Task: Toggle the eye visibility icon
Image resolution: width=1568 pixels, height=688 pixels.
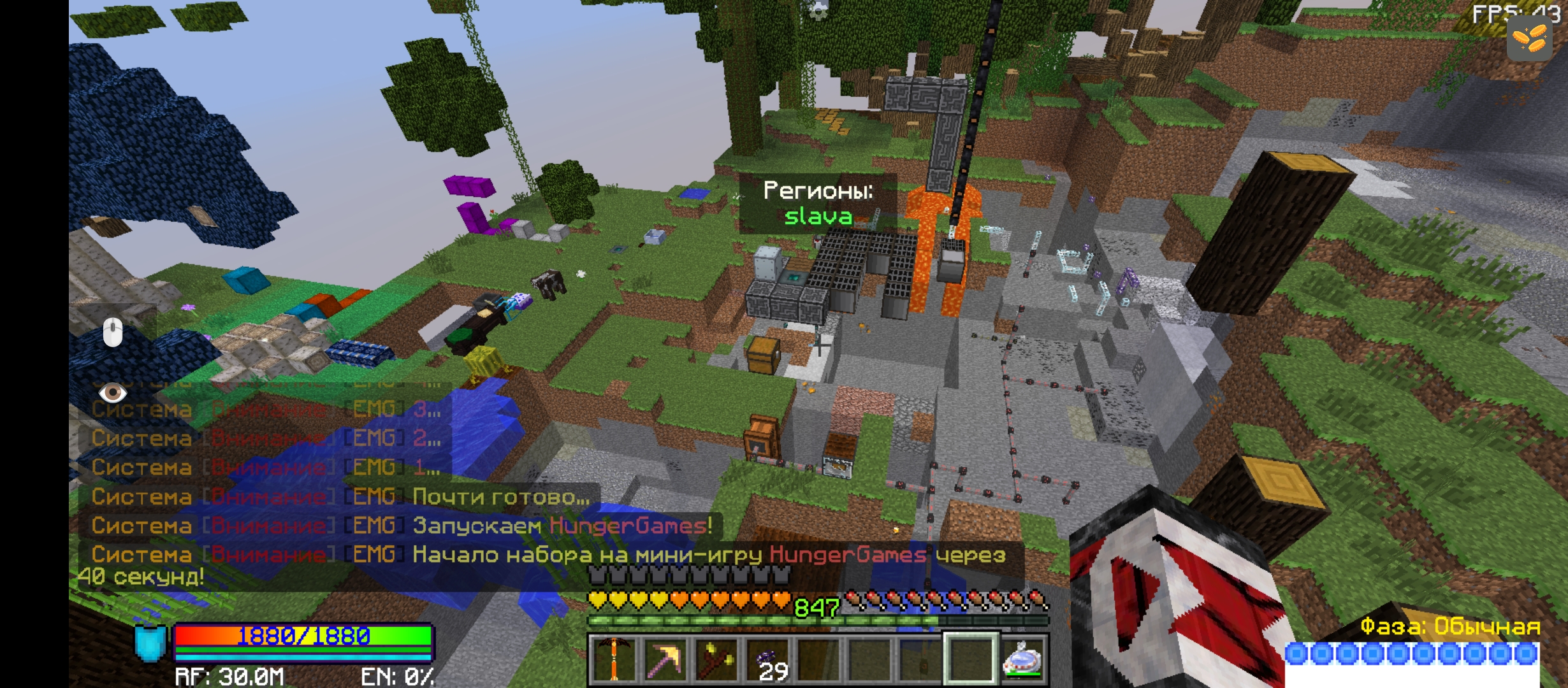Action: (x=113, y=392)
